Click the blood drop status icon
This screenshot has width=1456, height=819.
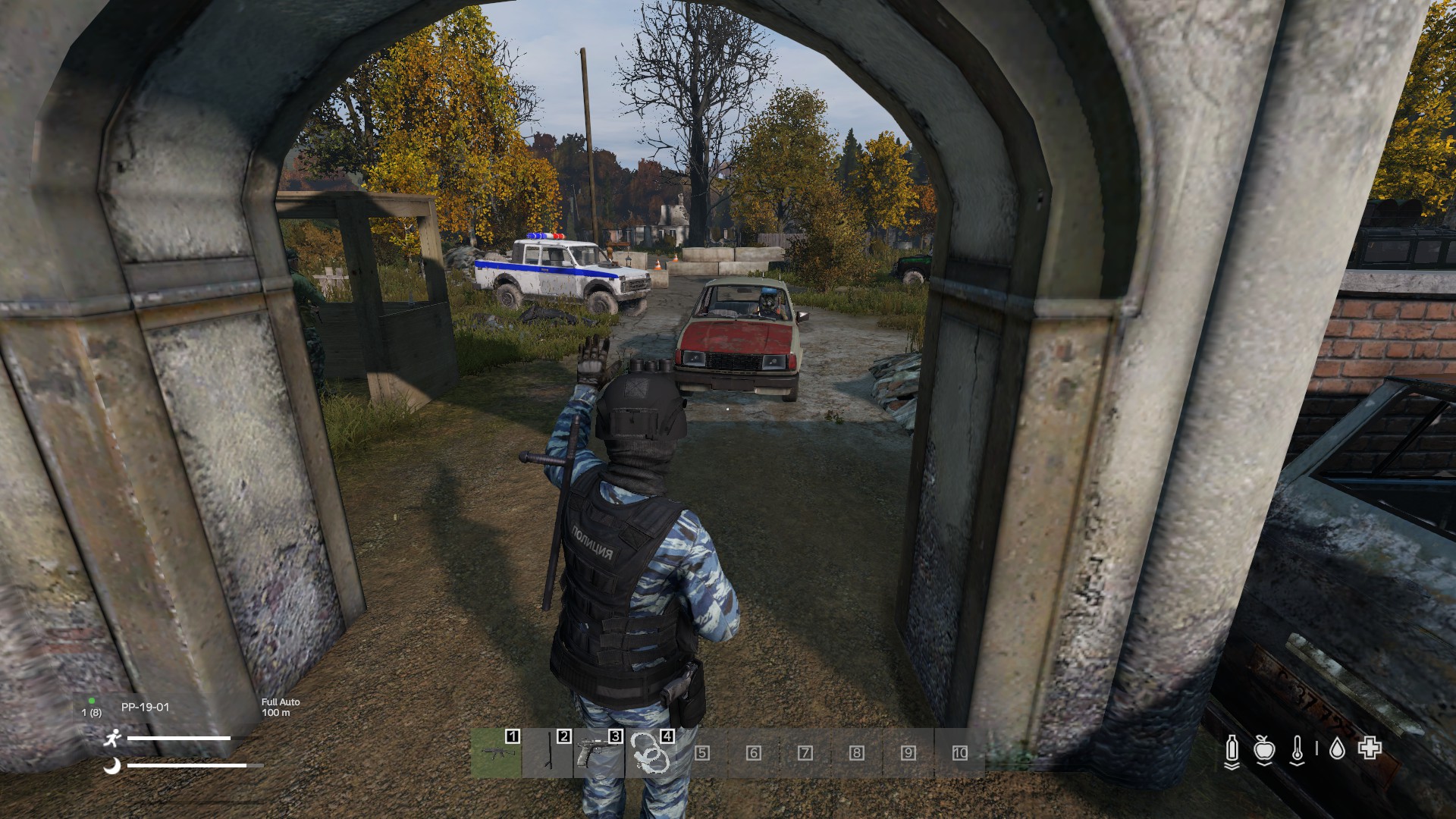[x=1337, y=750]
